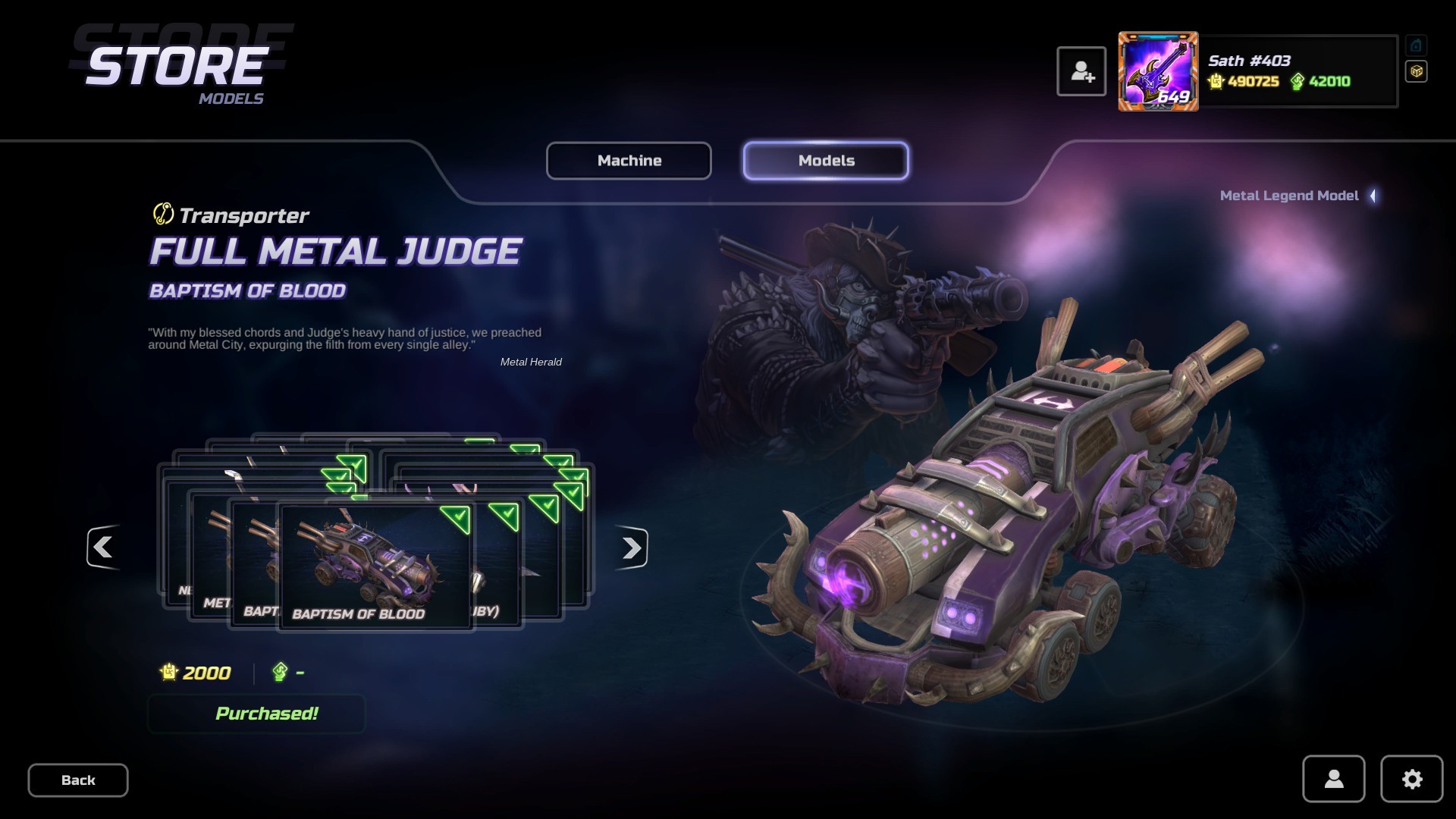
Task: Click the gold price icon next to 2000
Action: 168,673
